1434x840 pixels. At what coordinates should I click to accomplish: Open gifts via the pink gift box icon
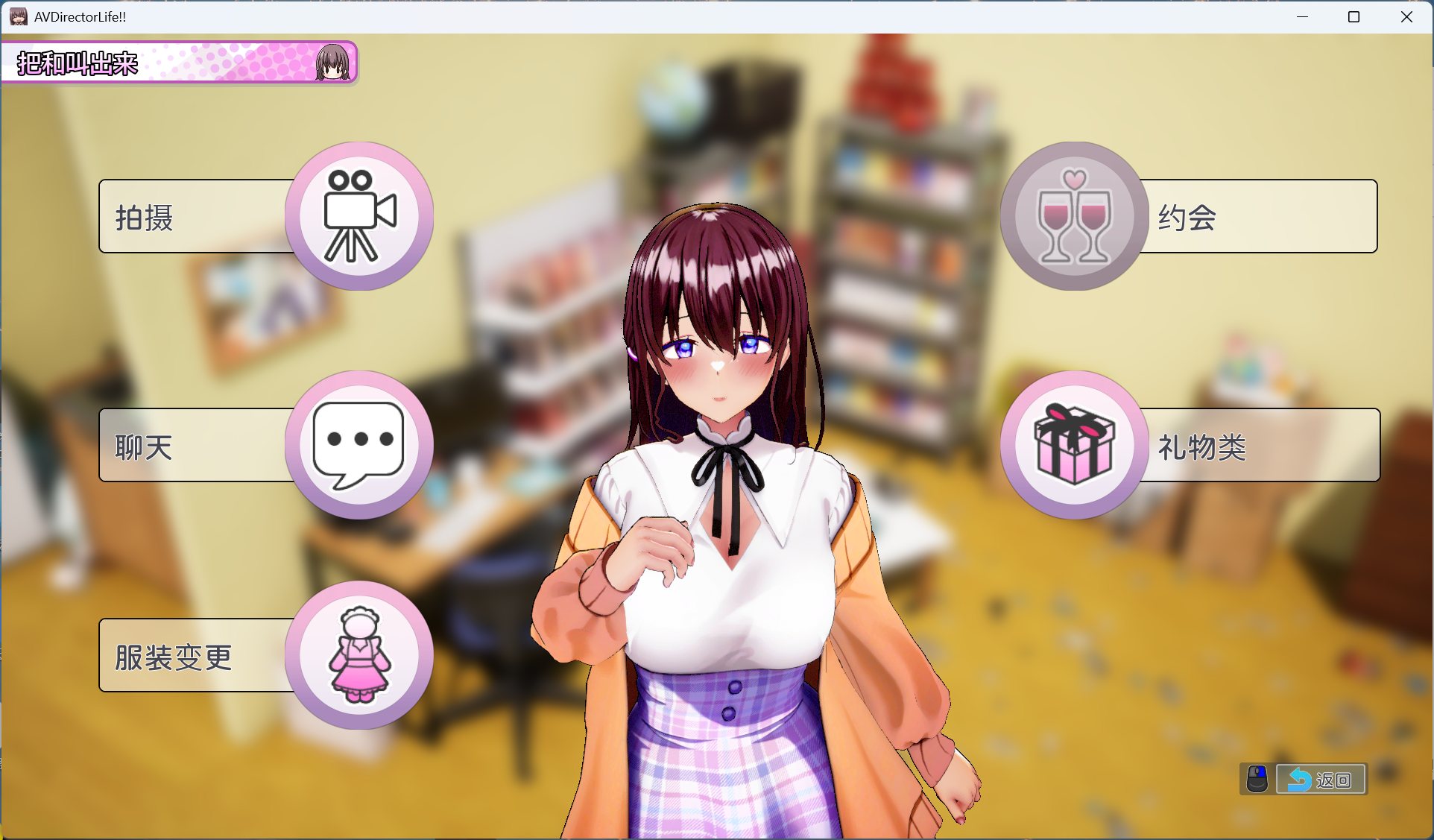[x=1073, y=443]
